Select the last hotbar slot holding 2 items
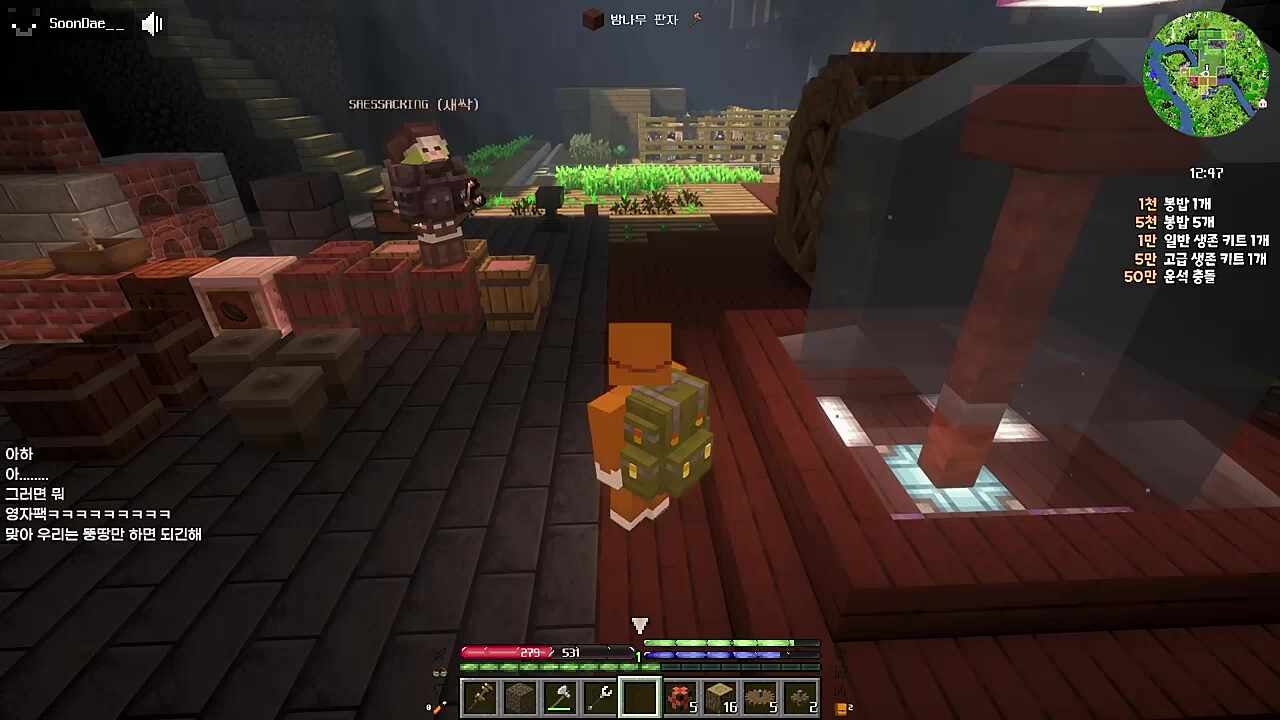The image size is (1280, 720). click(x=802, y=697)
